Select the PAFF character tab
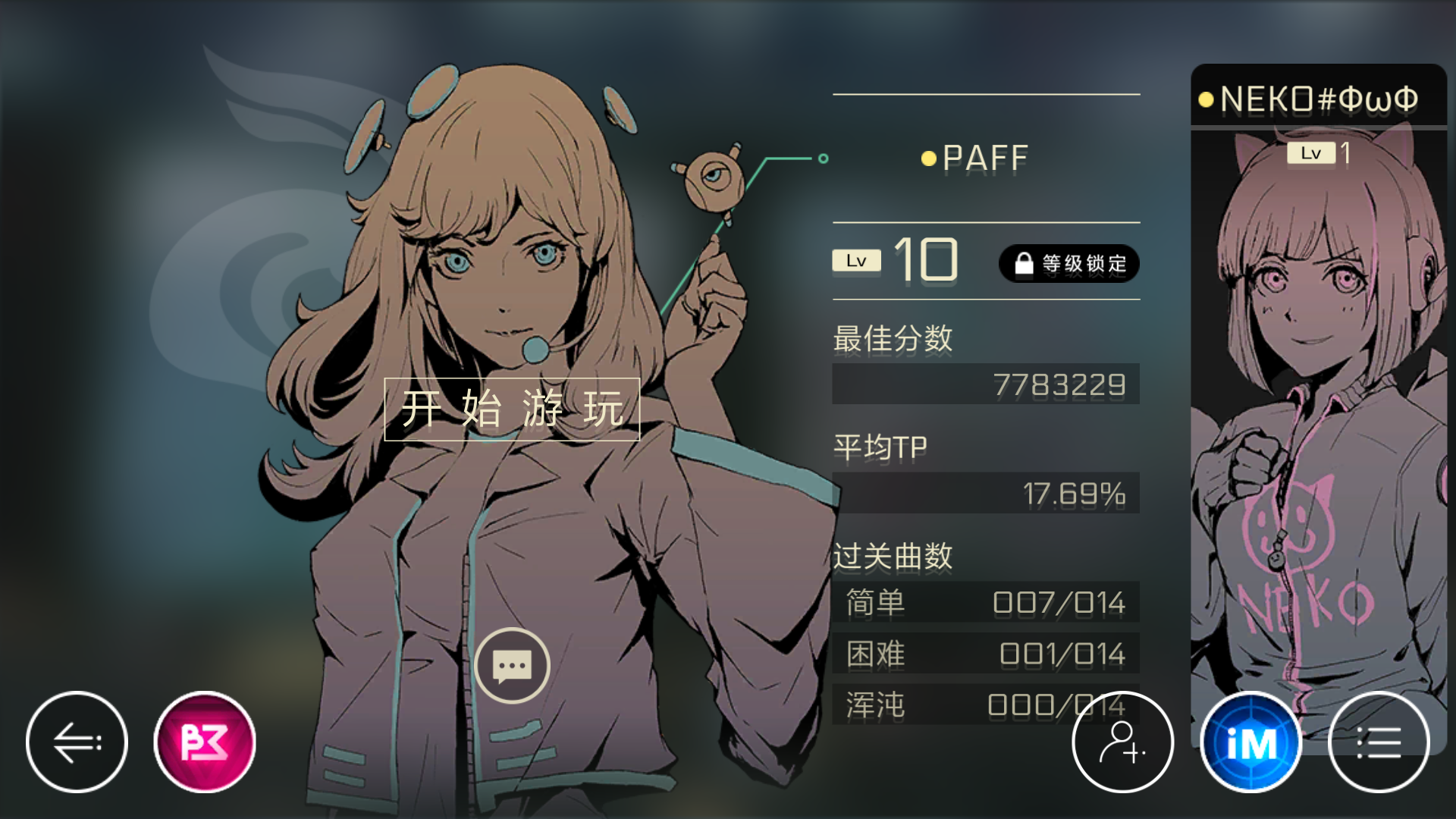Screen dimensions: 1456x819 pos(984,157)
